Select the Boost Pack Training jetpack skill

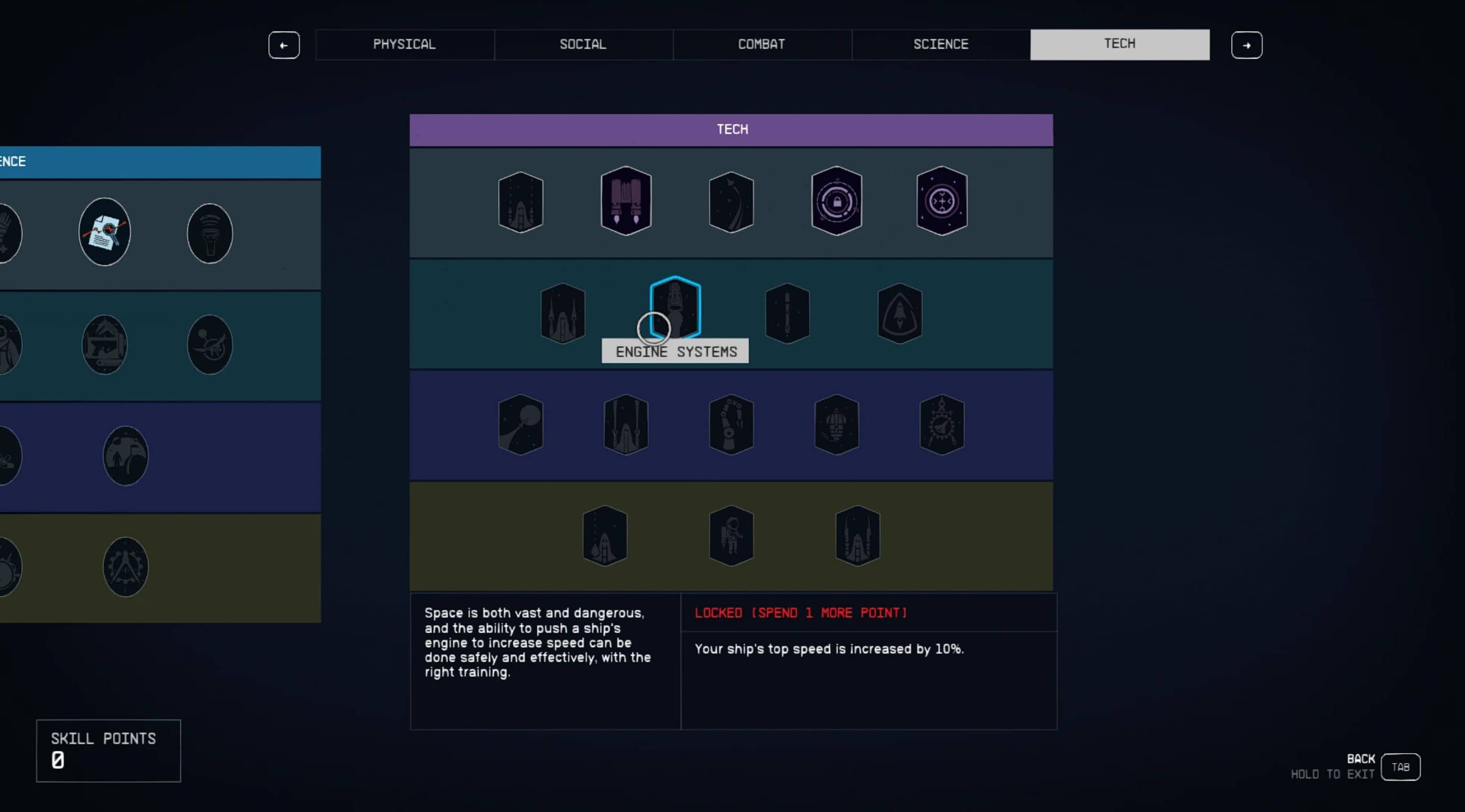tap(626, 201)
